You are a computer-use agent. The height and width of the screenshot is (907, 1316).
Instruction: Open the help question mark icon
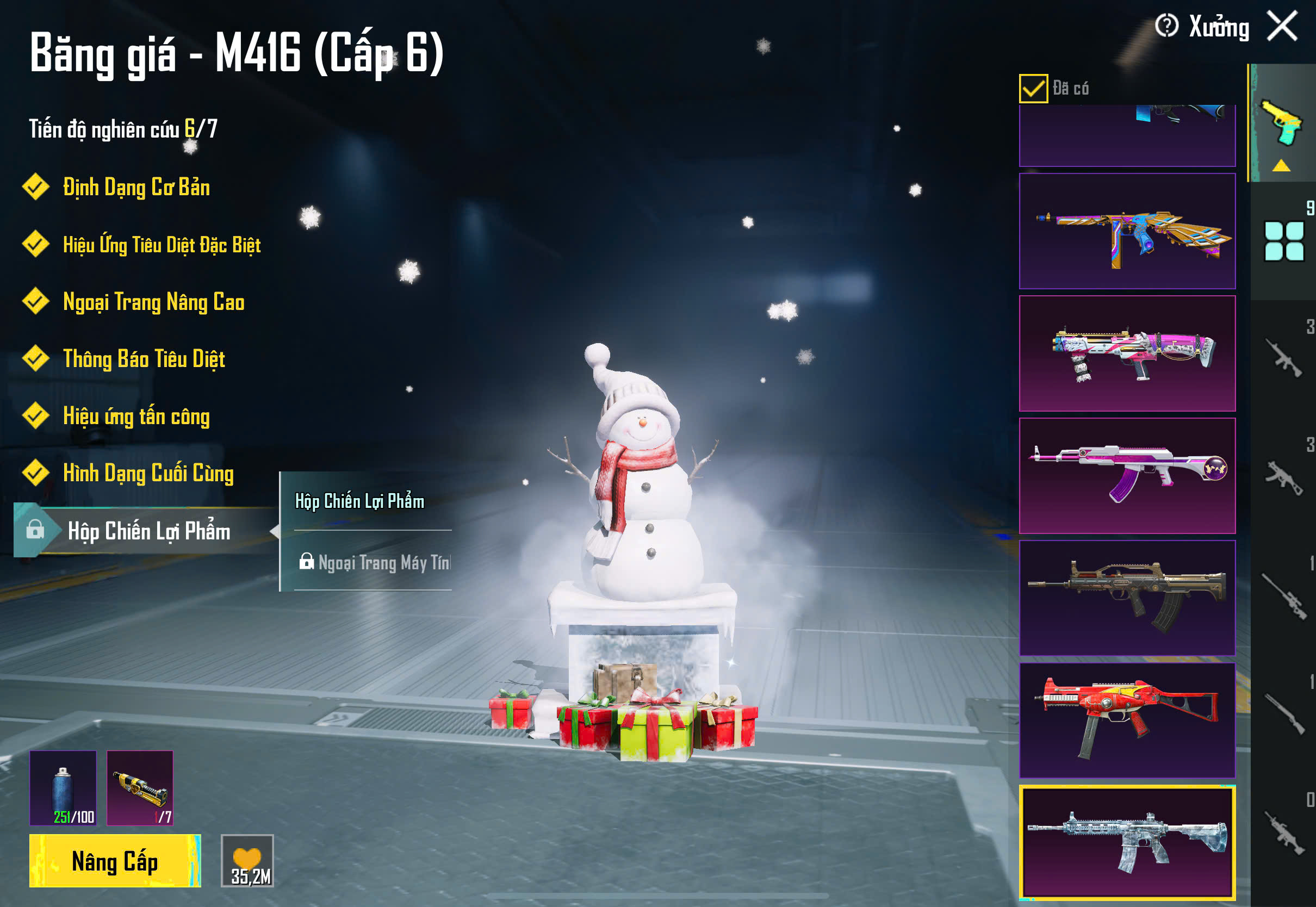point(1166,26)
